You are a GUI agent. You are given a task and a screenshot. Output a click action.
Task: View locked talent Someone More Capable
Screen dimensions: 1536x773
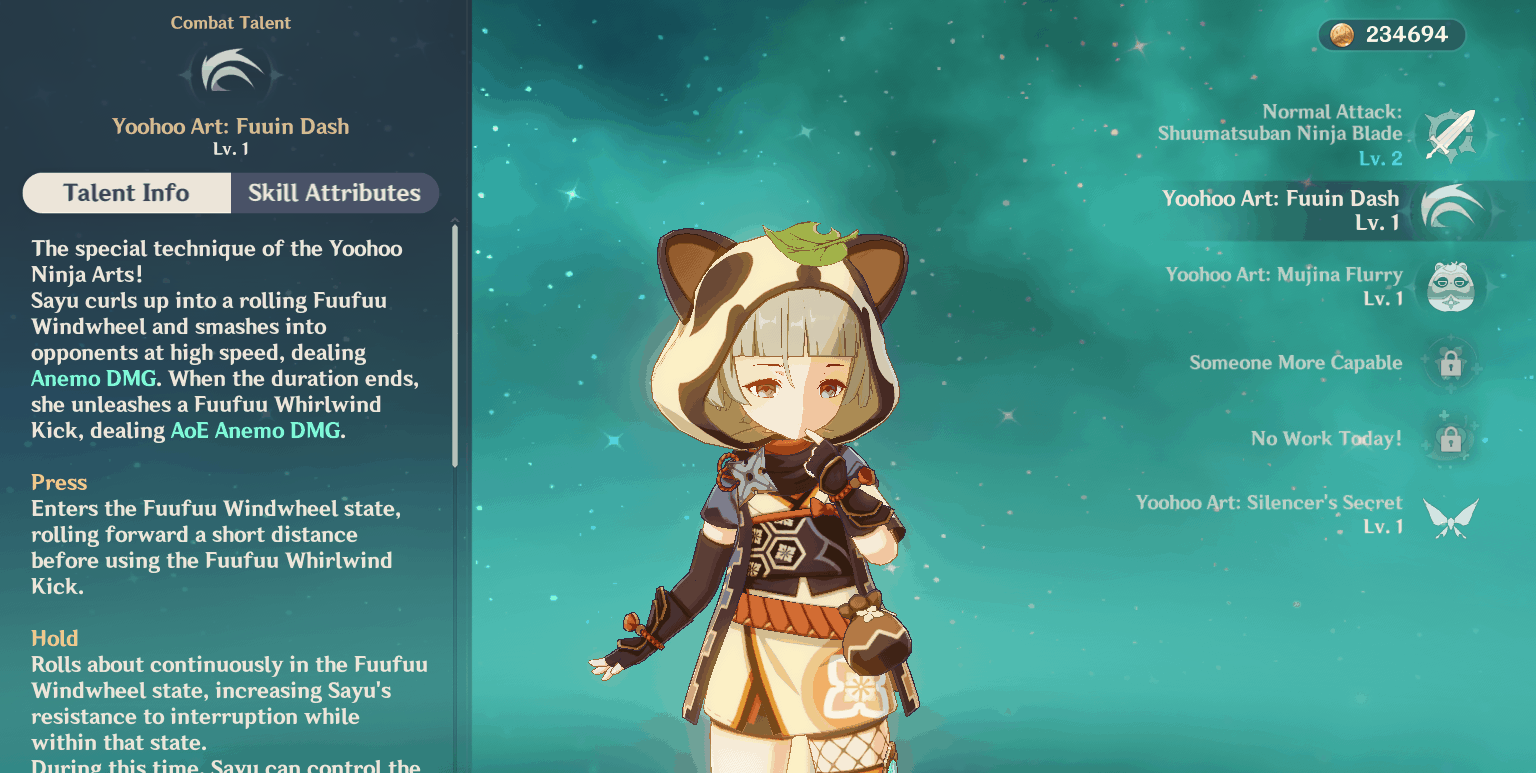pos(1450,363)
